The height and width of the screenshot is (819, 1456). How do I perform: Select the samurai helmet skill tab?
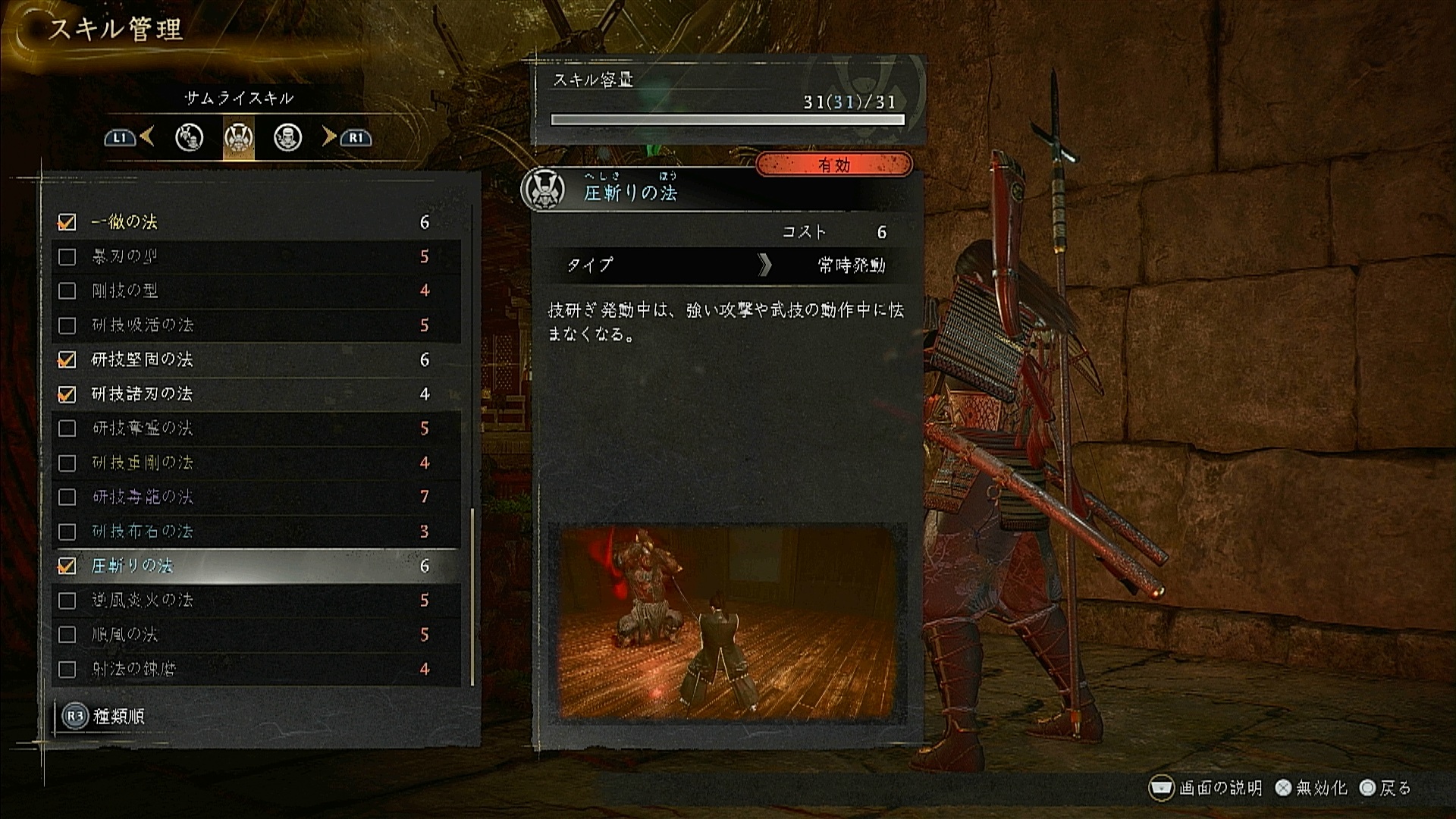[238, 137]
